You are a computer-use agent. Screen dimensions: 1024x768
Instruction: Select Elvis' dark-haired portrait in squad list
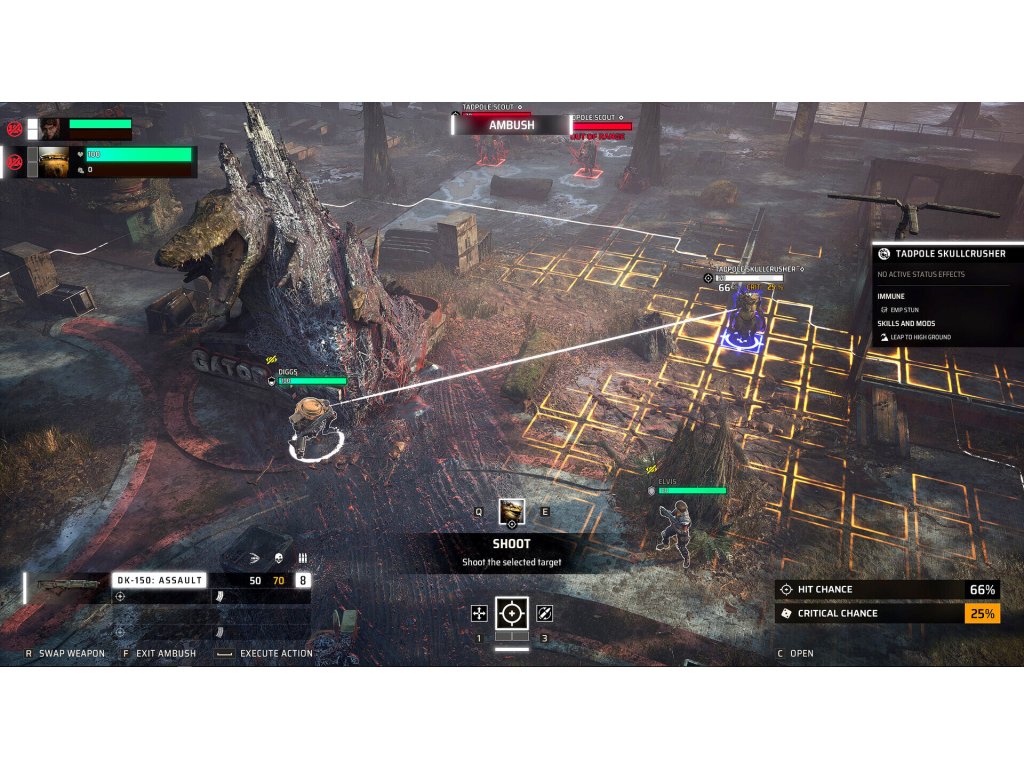point(52,128)
